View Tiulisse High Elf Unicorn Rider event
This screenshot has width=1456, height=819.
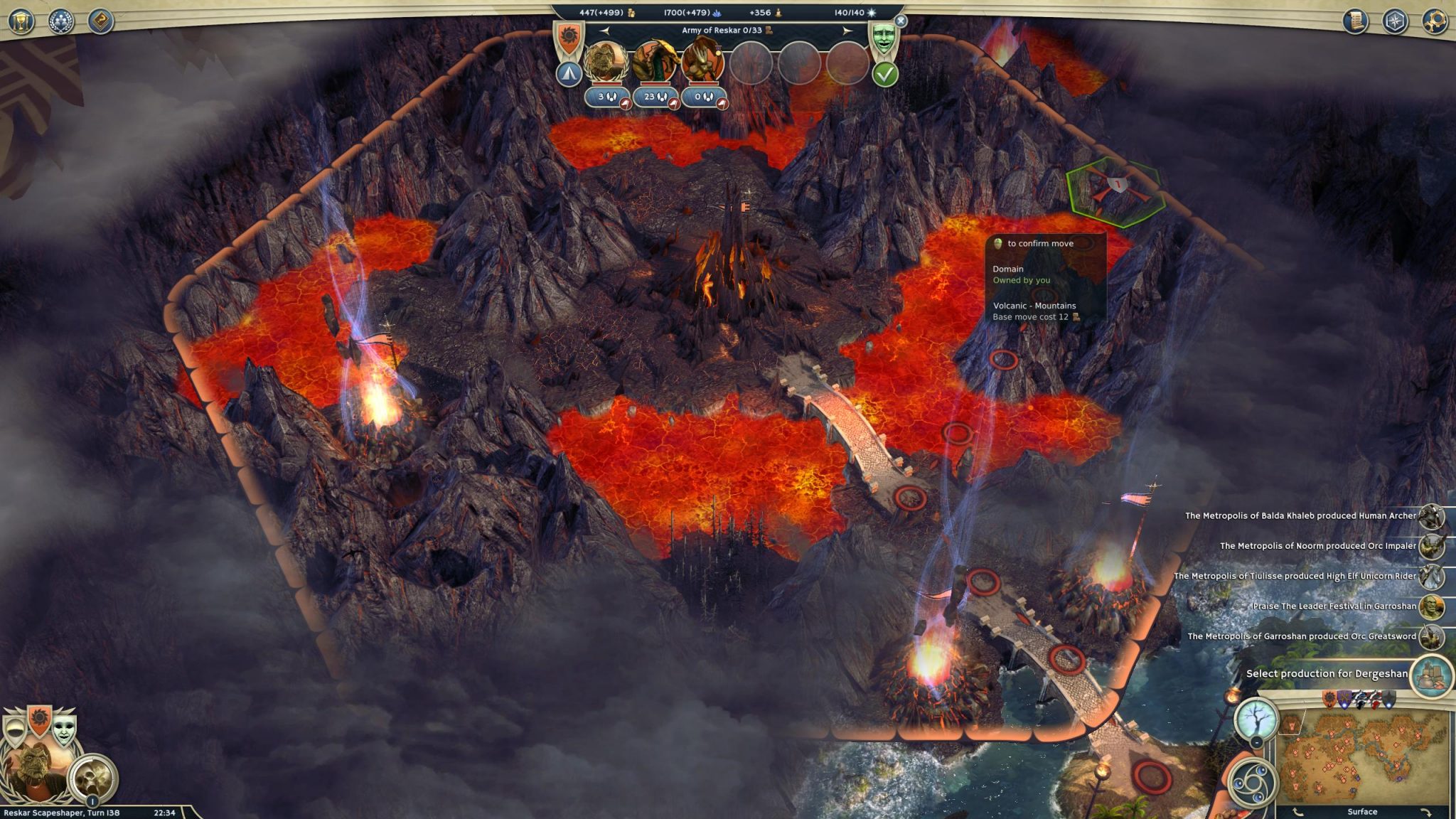pos(1432,577)
